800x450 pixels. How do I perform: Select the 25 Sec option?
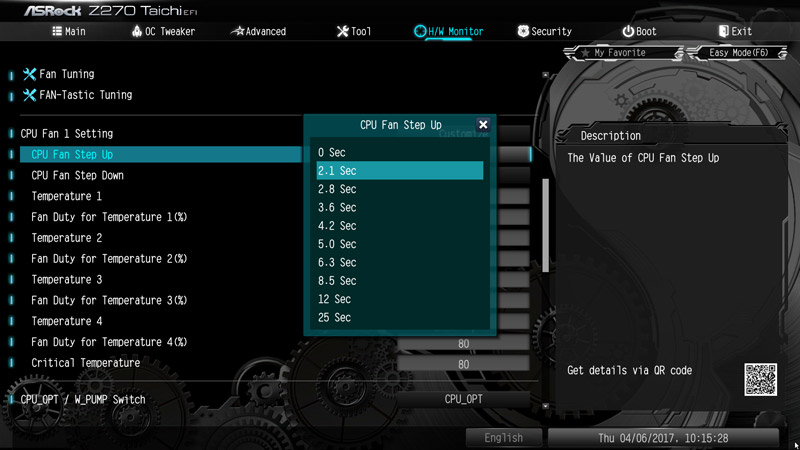pos(400,318)
